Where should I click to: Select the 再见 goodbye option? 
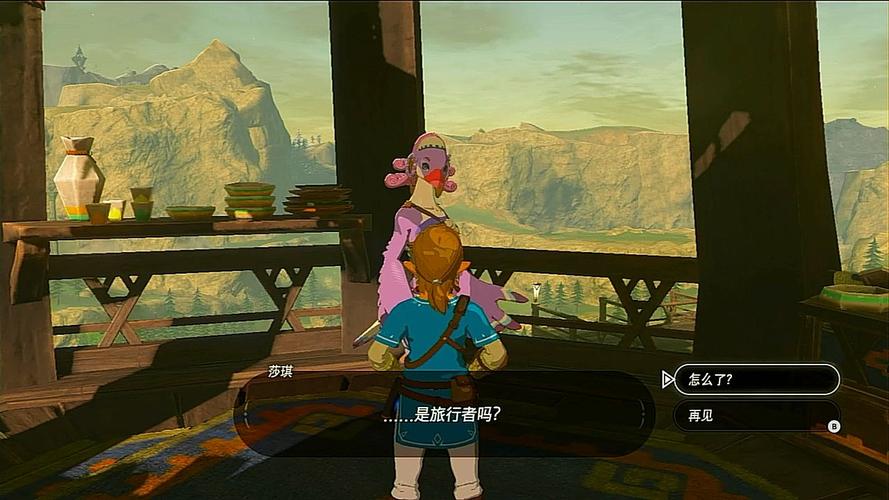point(756,415)
